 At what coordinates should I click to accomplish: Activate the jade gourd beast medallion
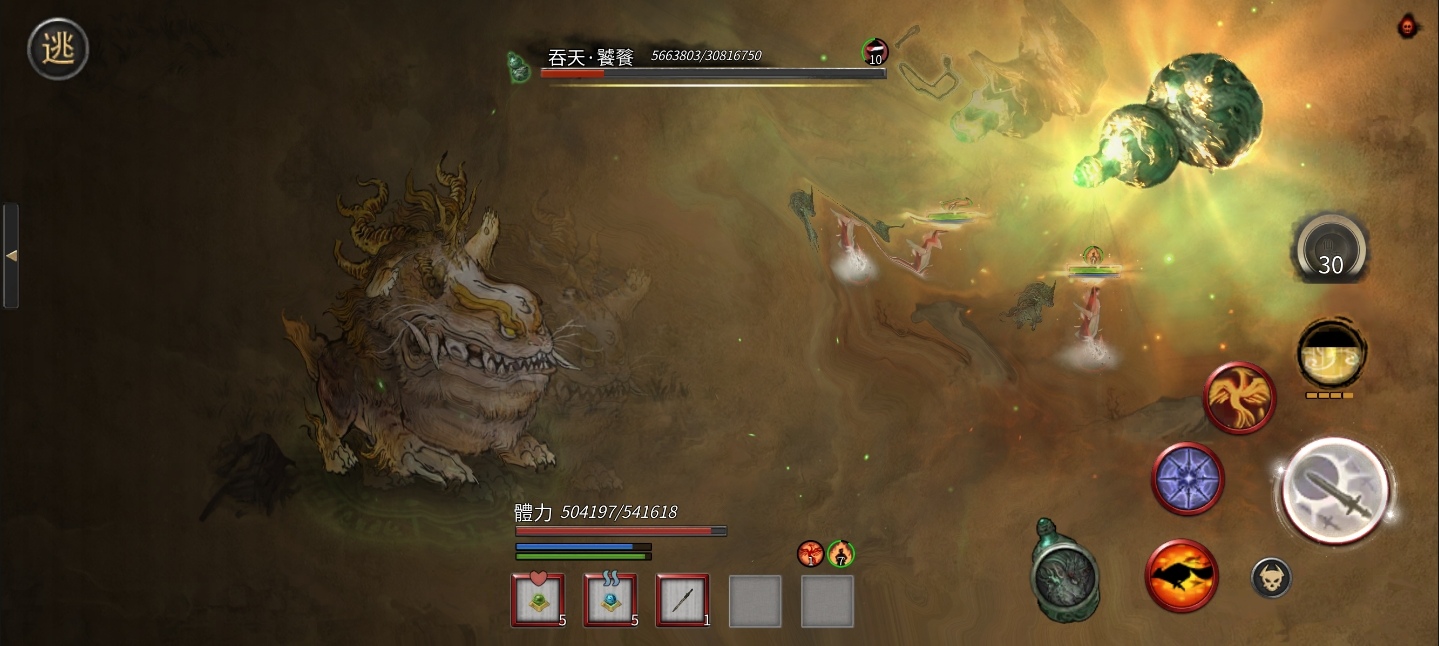pos(1065,573)
